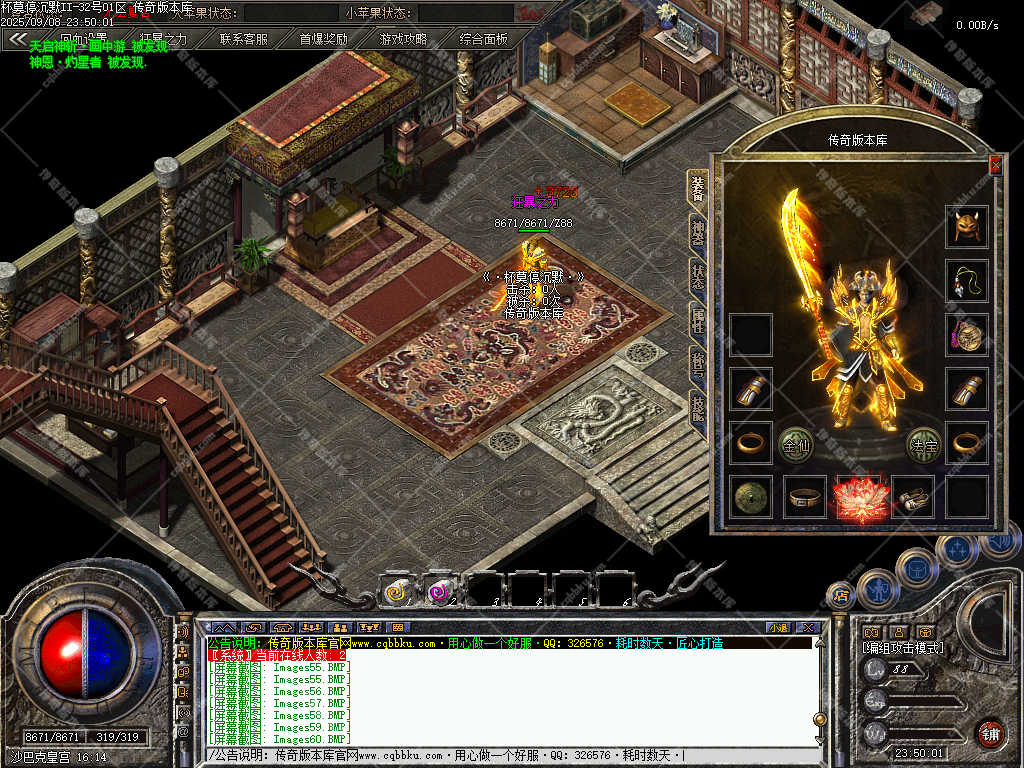Viewport: 1024px width, 768px height.
Task: Open 首爆奖励 (First Kill Rewards) menu
Action: click(324, 40)
